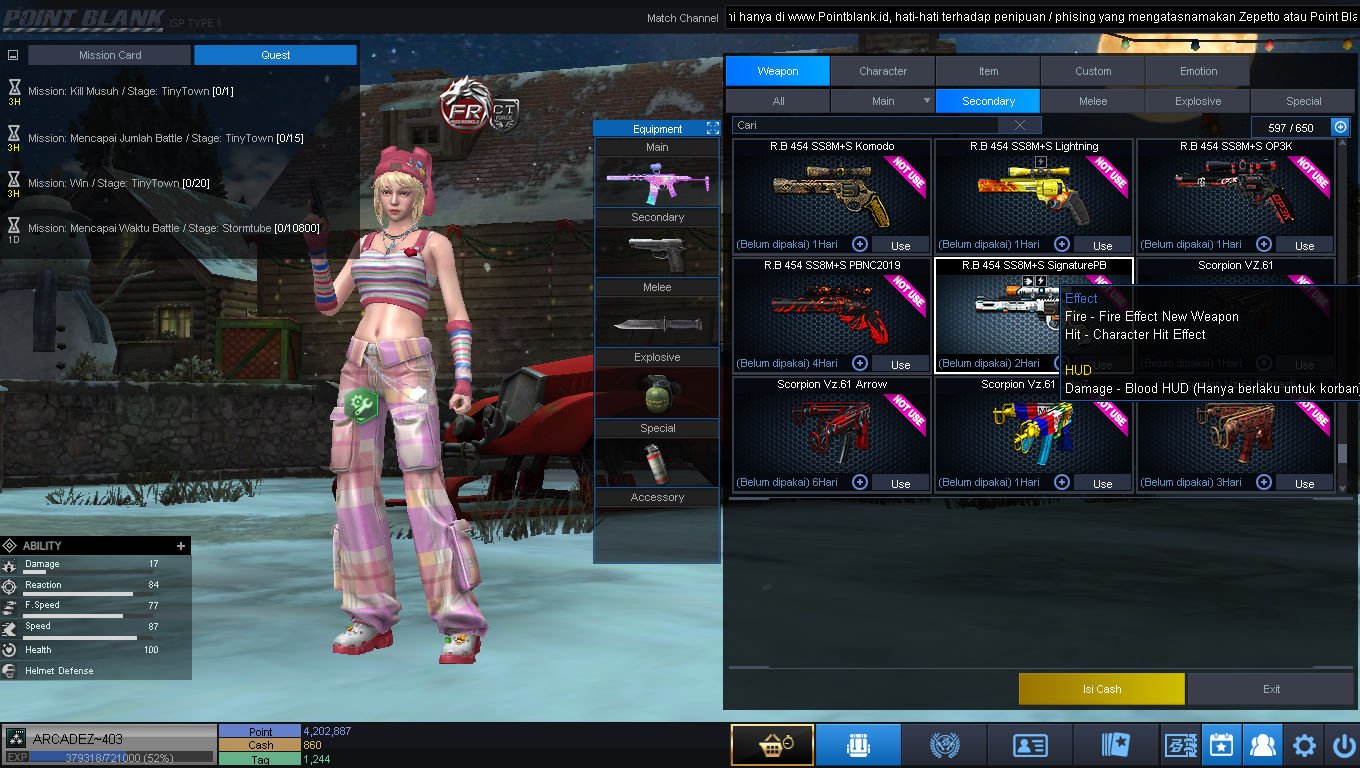Open the Item tab

988,71
